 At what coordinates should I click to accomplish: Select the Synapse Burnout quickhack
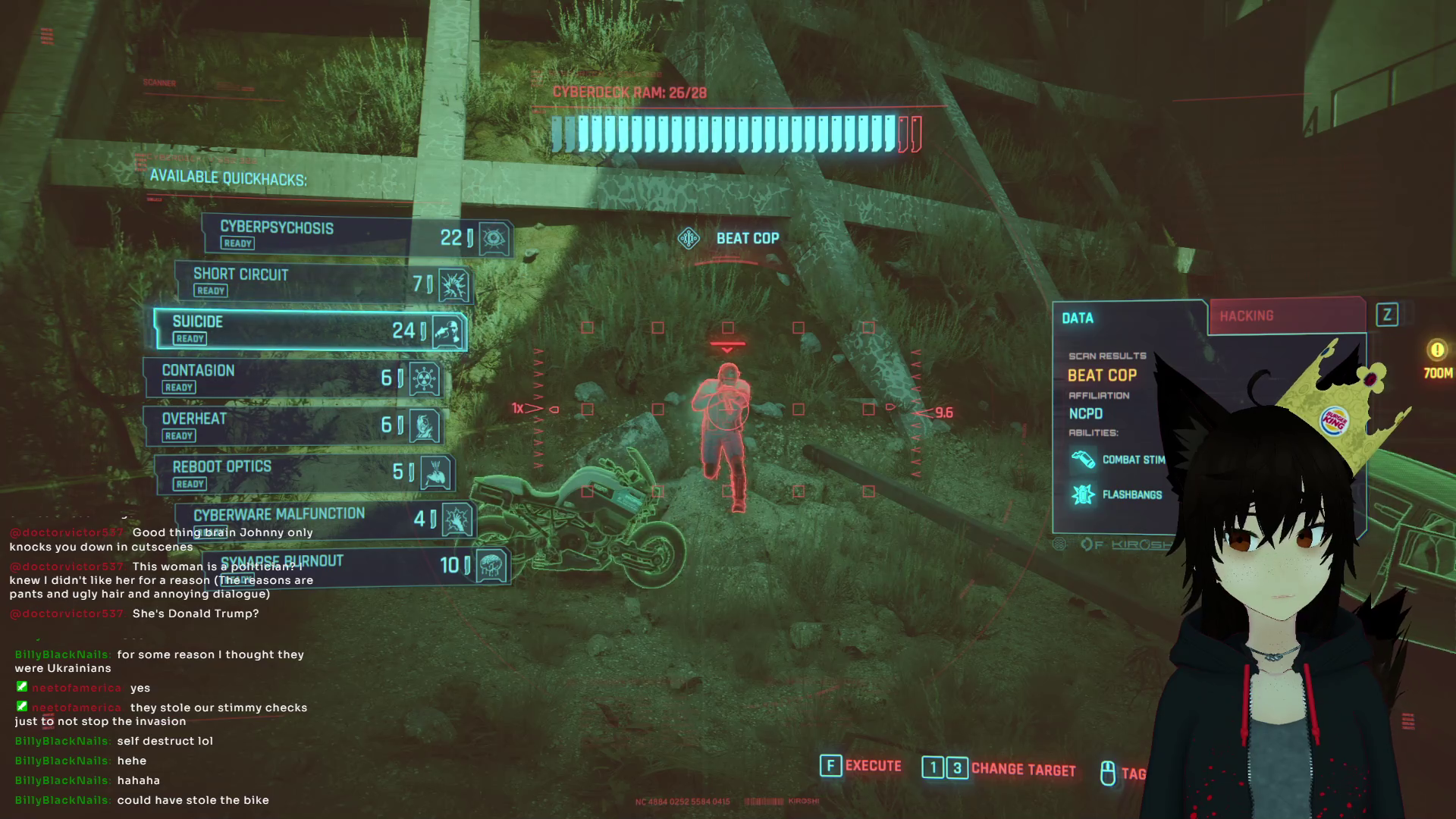tap(356, 565)
